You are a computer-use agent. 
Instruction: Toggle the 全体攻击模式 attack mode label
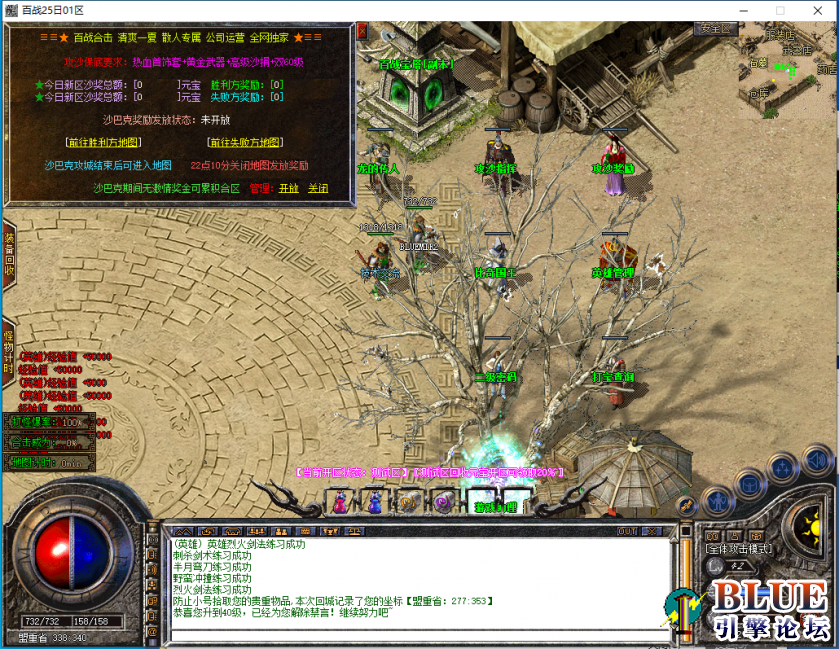(738, 548)
